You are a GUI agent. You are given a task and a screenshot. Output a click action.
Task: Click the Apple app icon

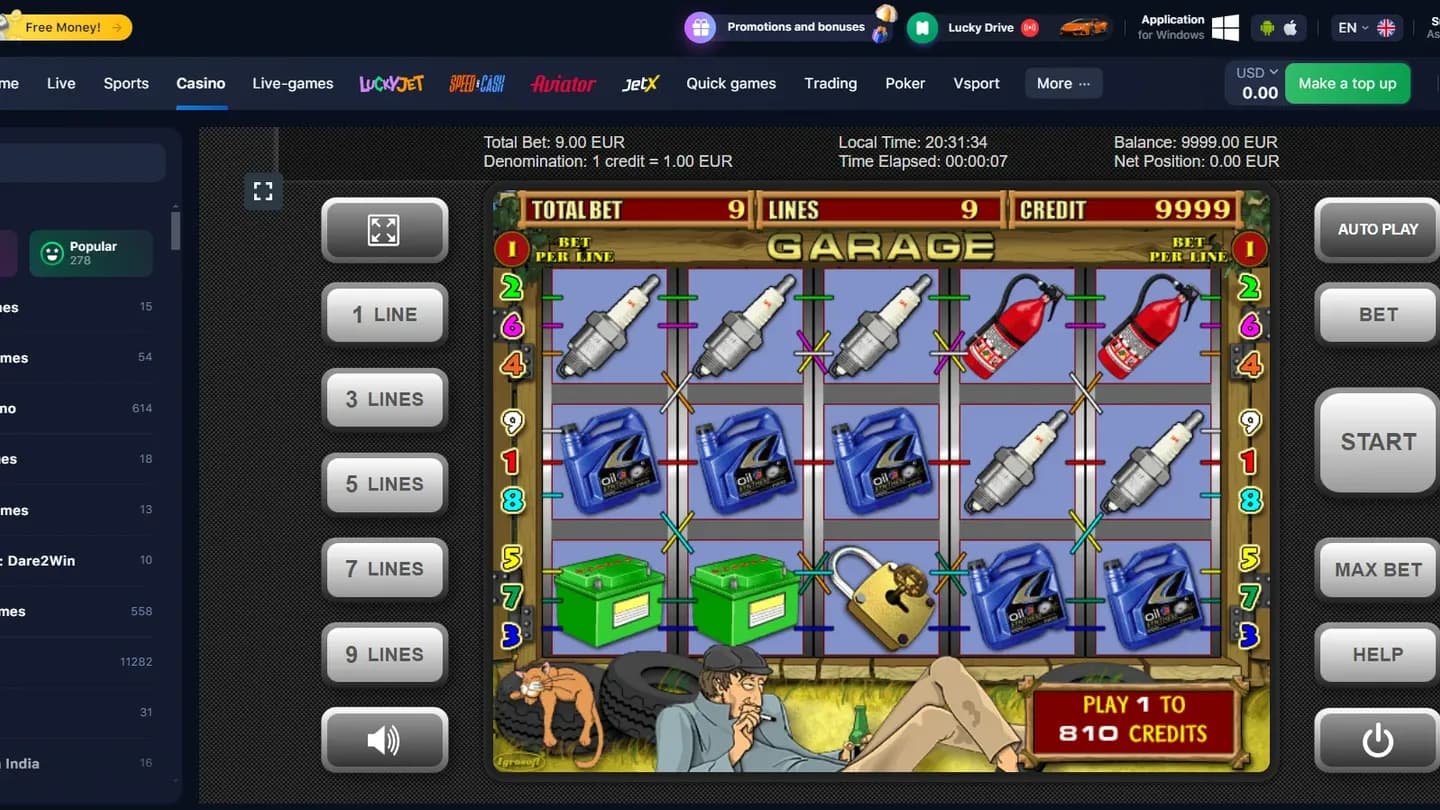[x=1289, y=28]
